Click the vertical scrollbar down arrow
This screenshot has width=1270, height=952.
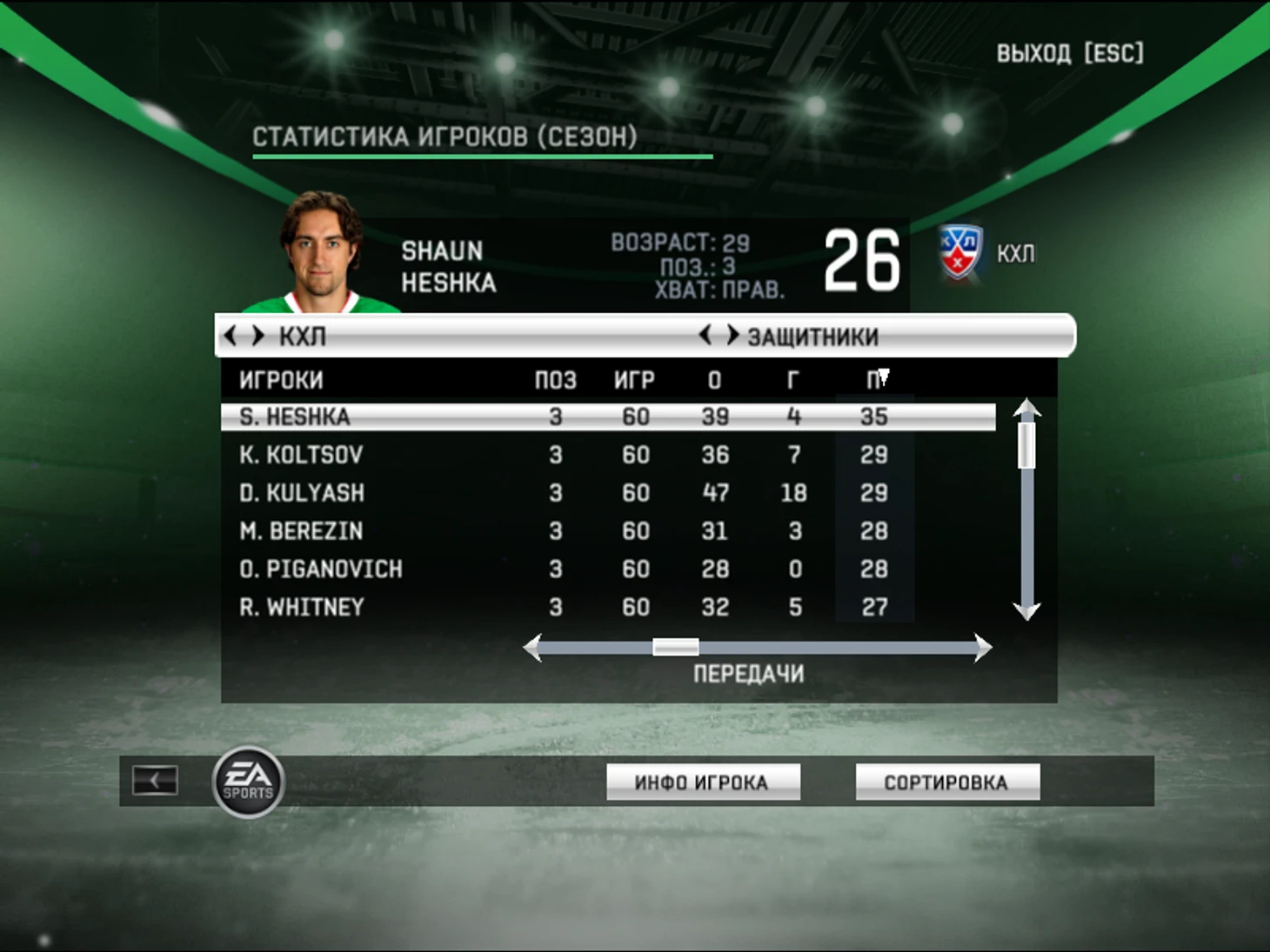tap(1027, 610)
